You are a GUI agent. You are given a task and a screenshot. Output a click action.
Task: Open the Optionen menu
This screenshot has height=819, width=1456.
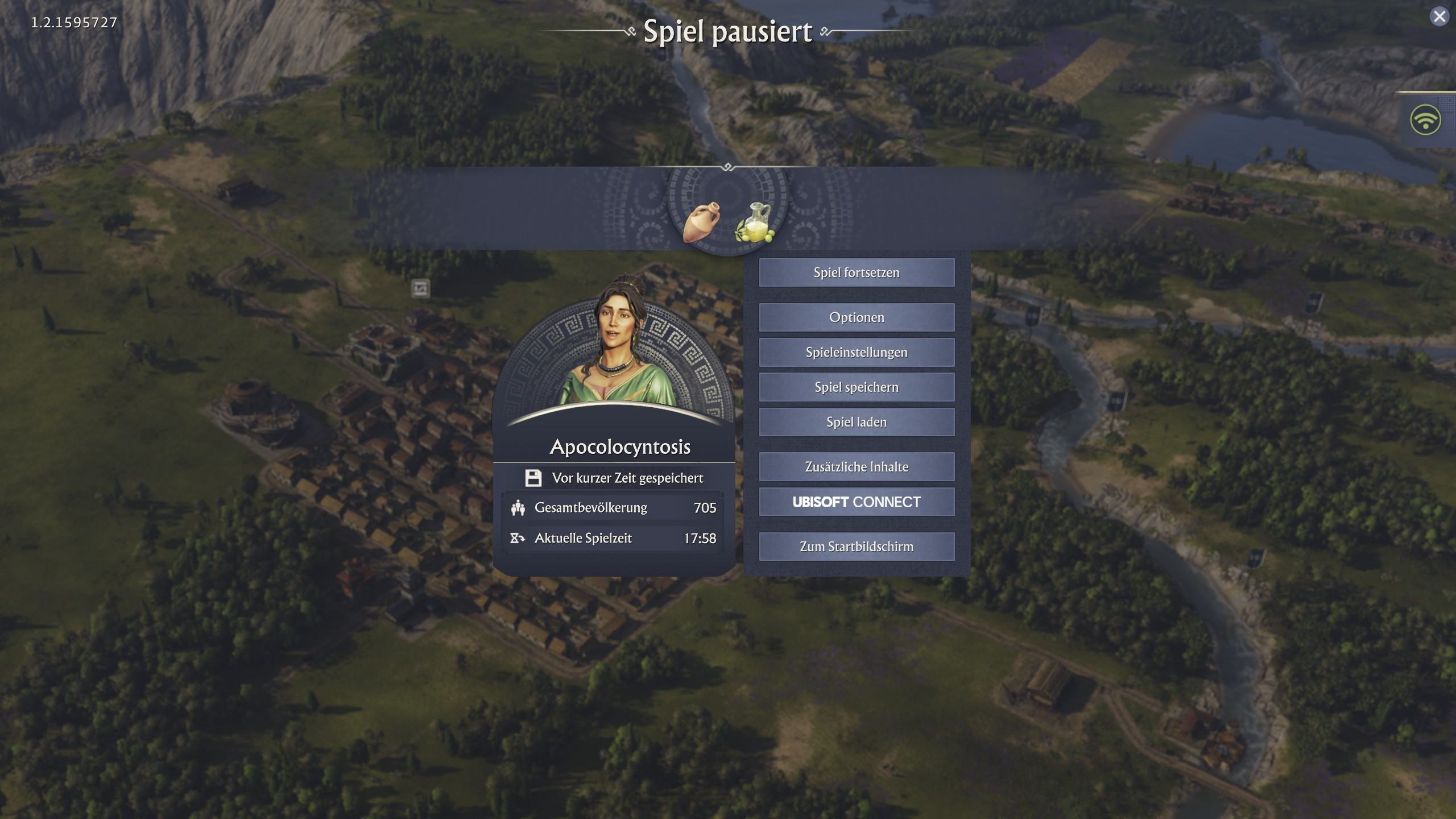pyautogui.click(x=857, y=317)
